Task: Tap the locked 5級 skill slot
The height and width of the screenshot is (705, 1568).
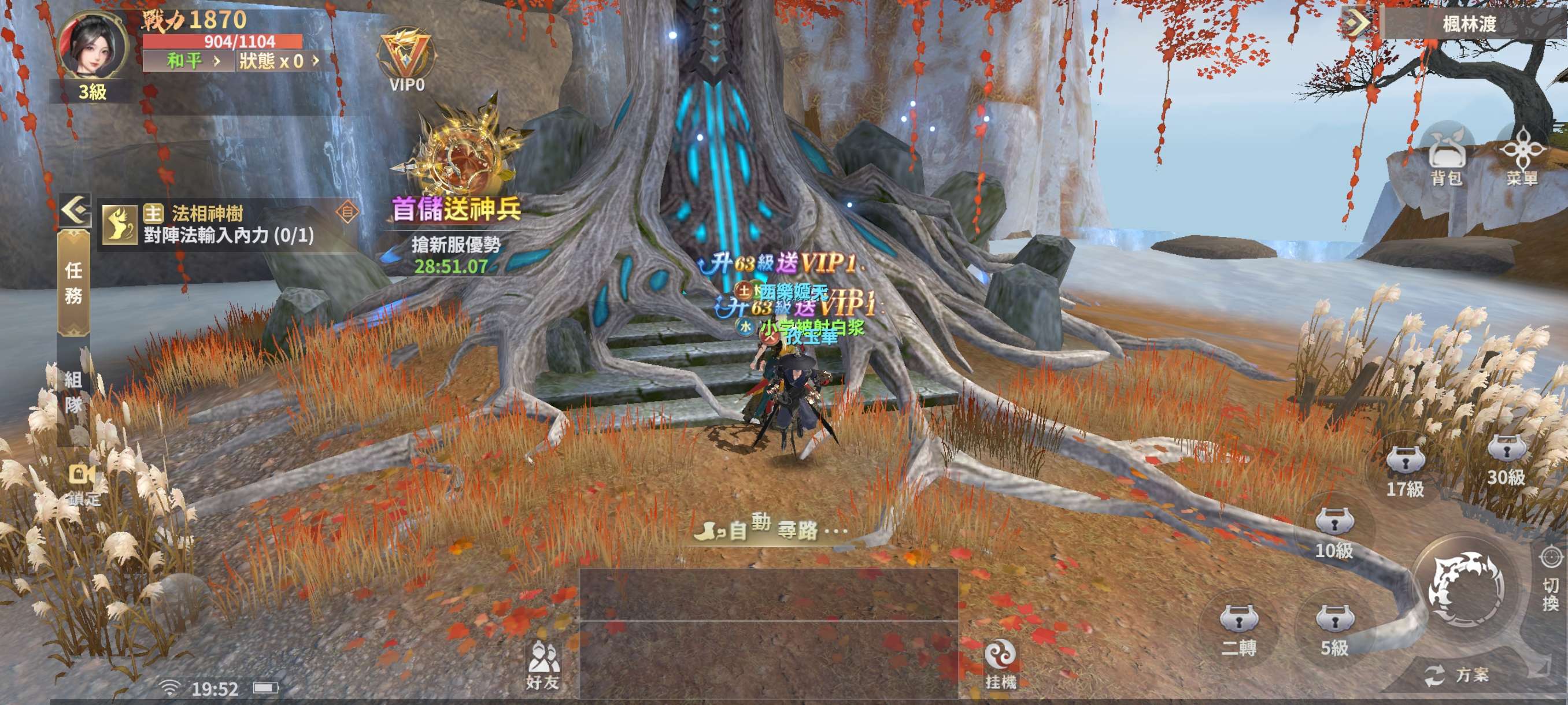Action: point(1334,628)
